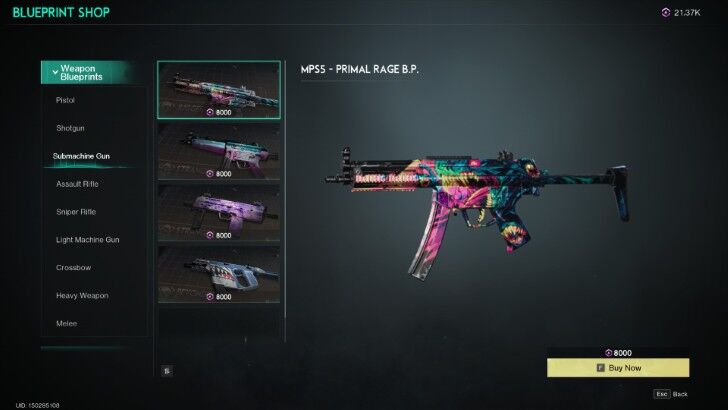Choose the shark-mouth SMG blueprint thumbnail
Viewport: 728px width, 410px height.
(x=219, y=274)
